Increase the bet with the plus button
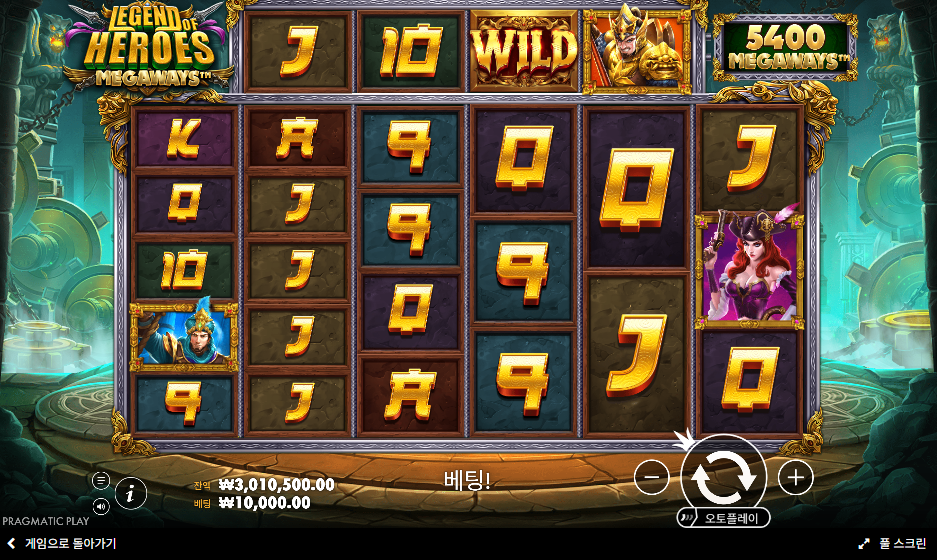 pyautogui.click(x=795, y=478)
